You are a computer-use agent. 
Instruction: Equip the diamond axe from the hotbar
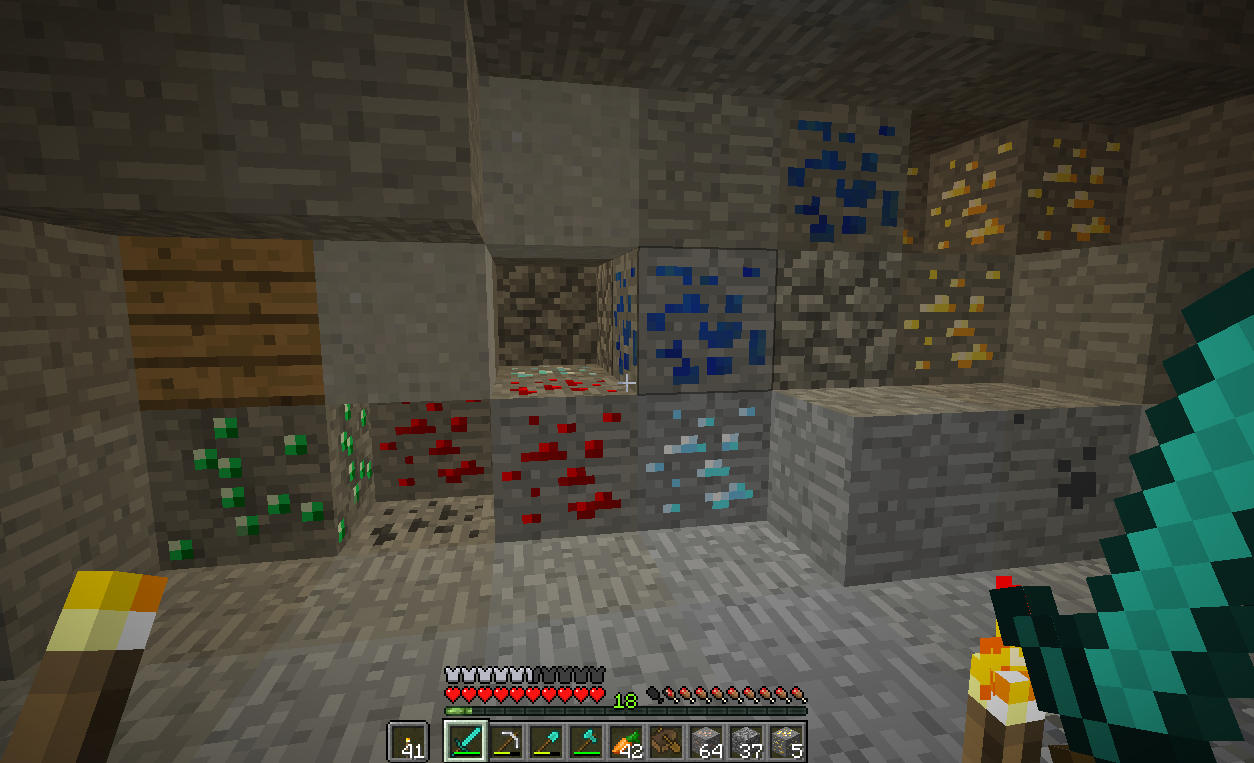tap(585, 742)
